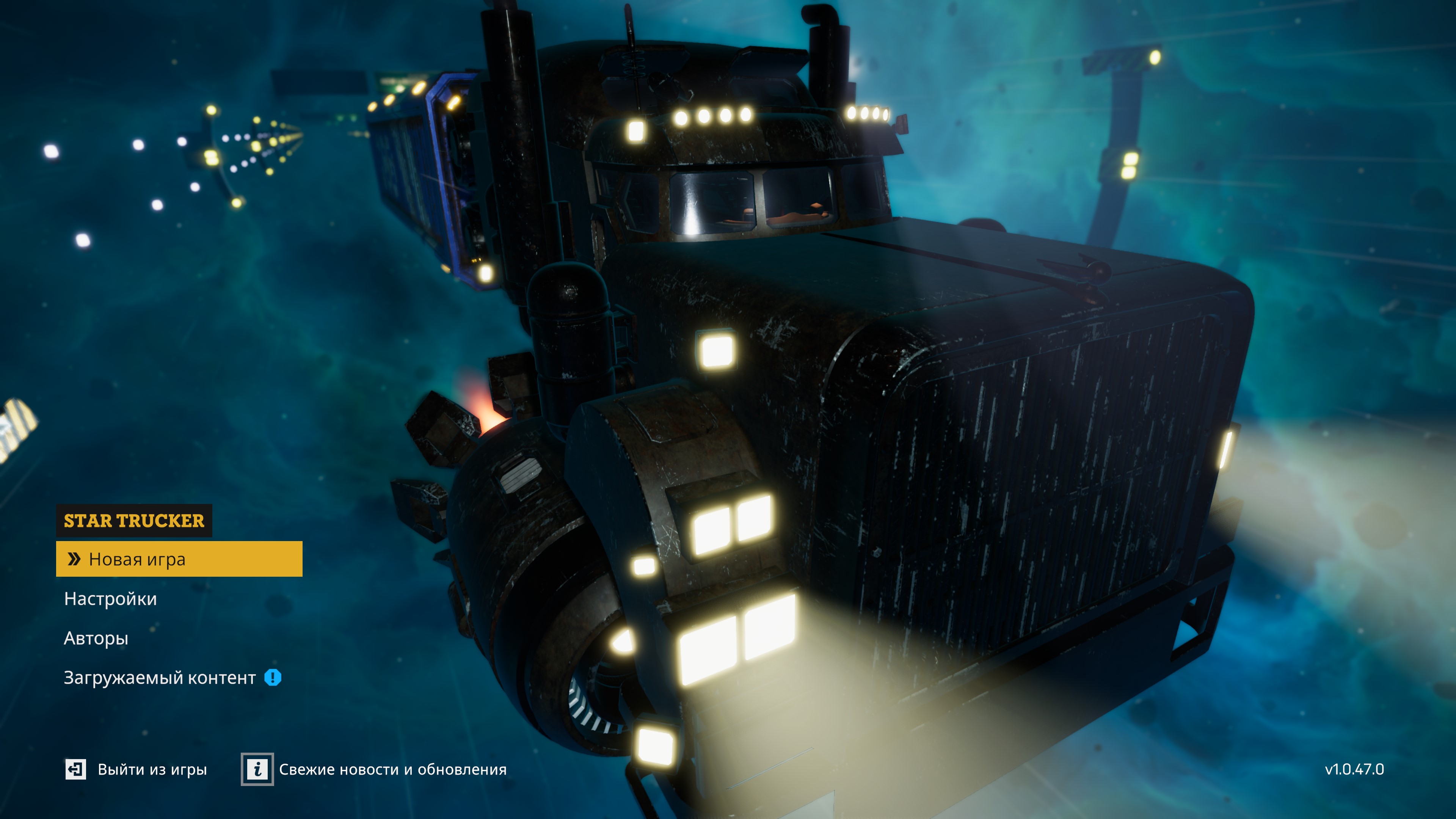Open the Настройки settings menu

coord(110,599)
